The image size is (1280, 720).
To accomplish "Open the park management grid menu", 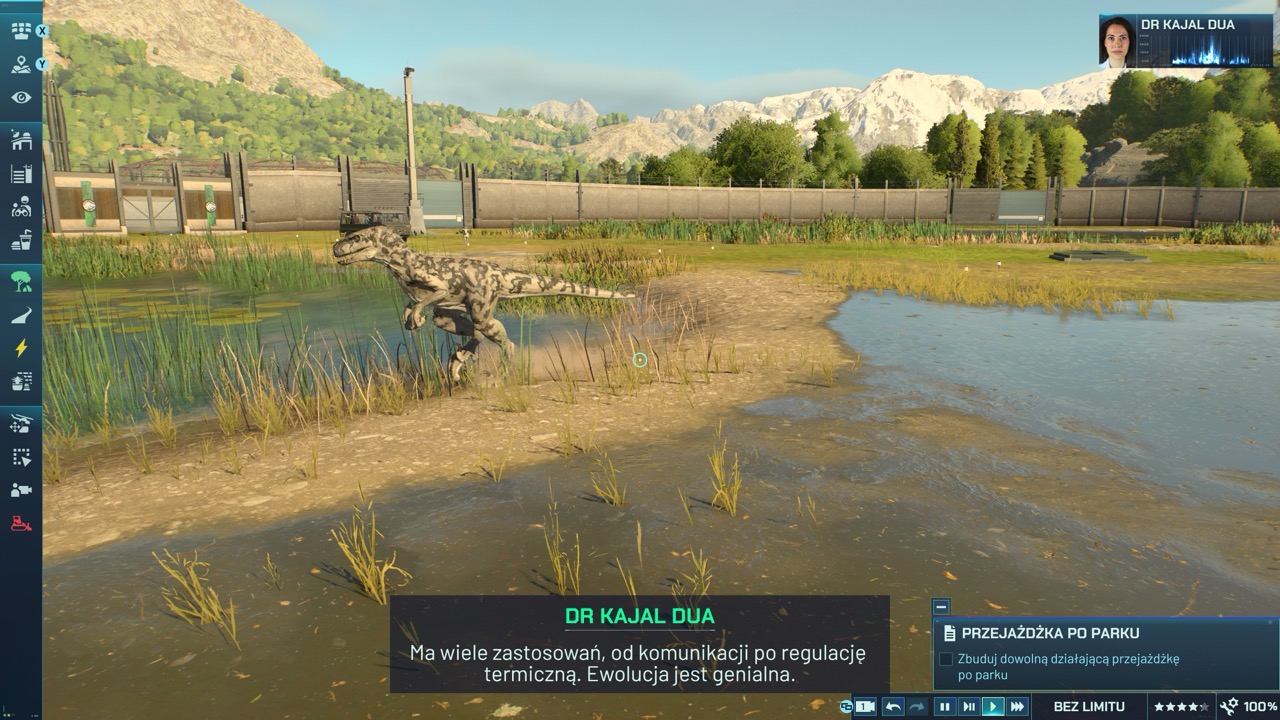I will coord(21,31).
